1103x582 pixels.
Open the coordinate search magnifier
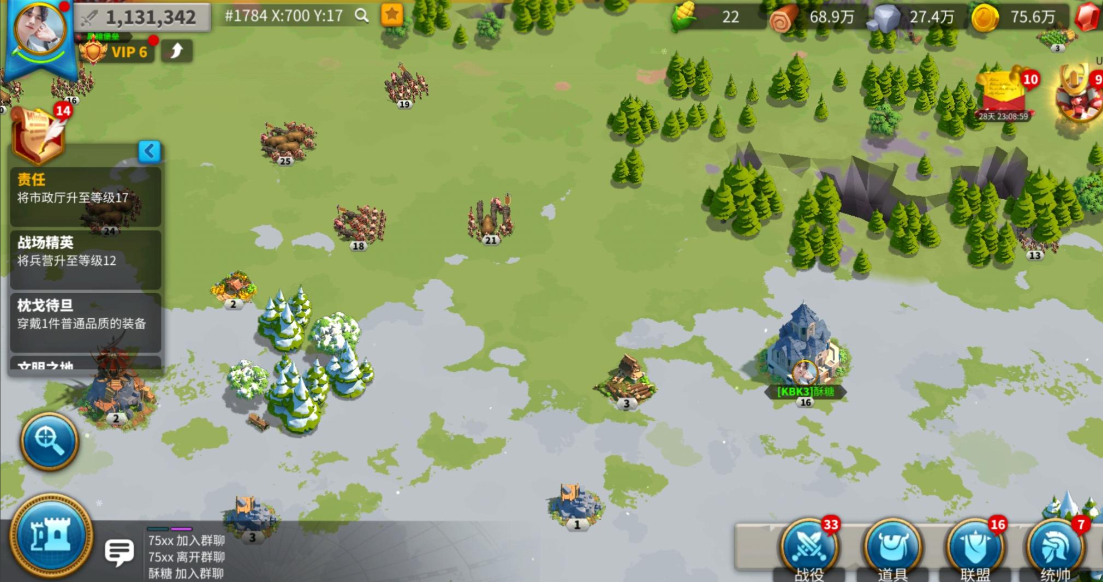(x=361, y=16)
